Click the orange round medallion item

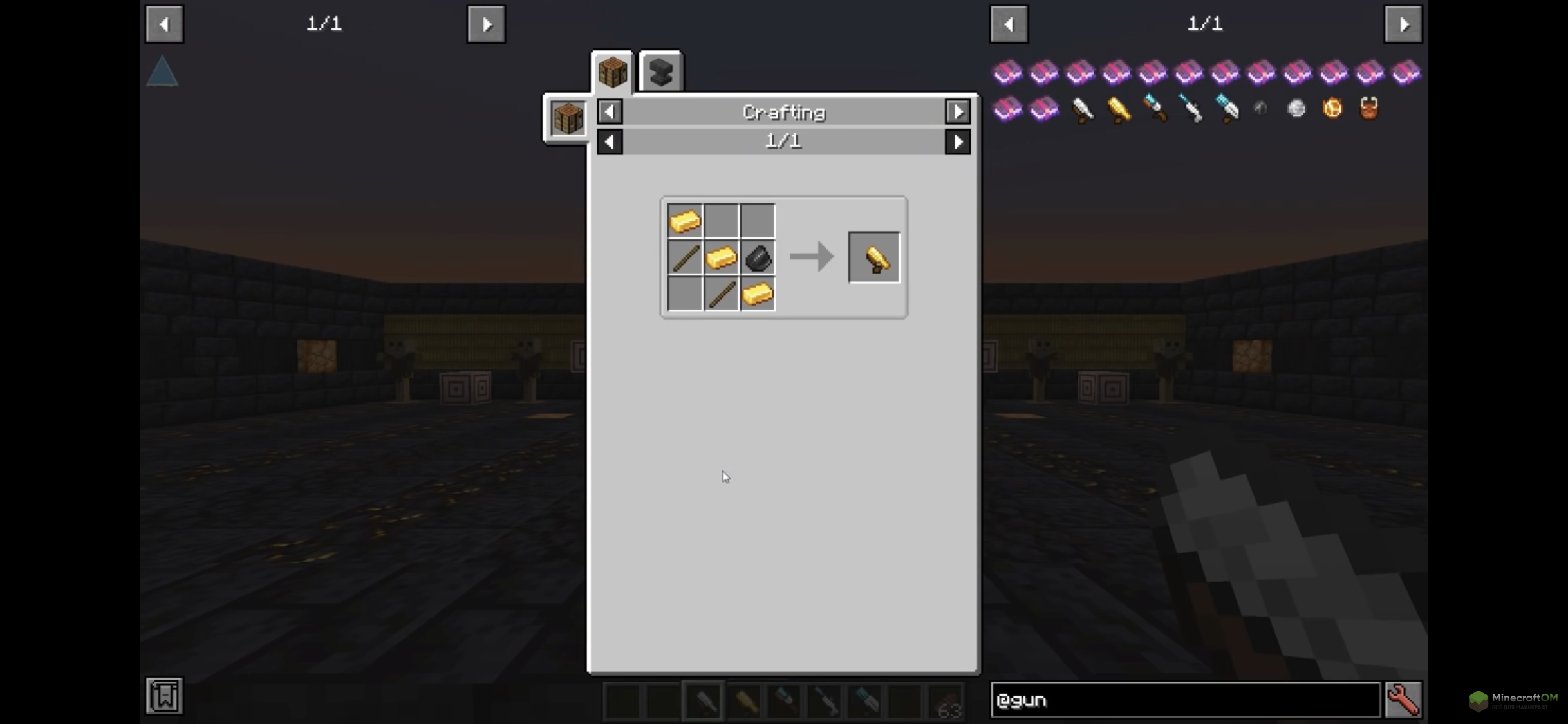click(x=1332, y=109)
